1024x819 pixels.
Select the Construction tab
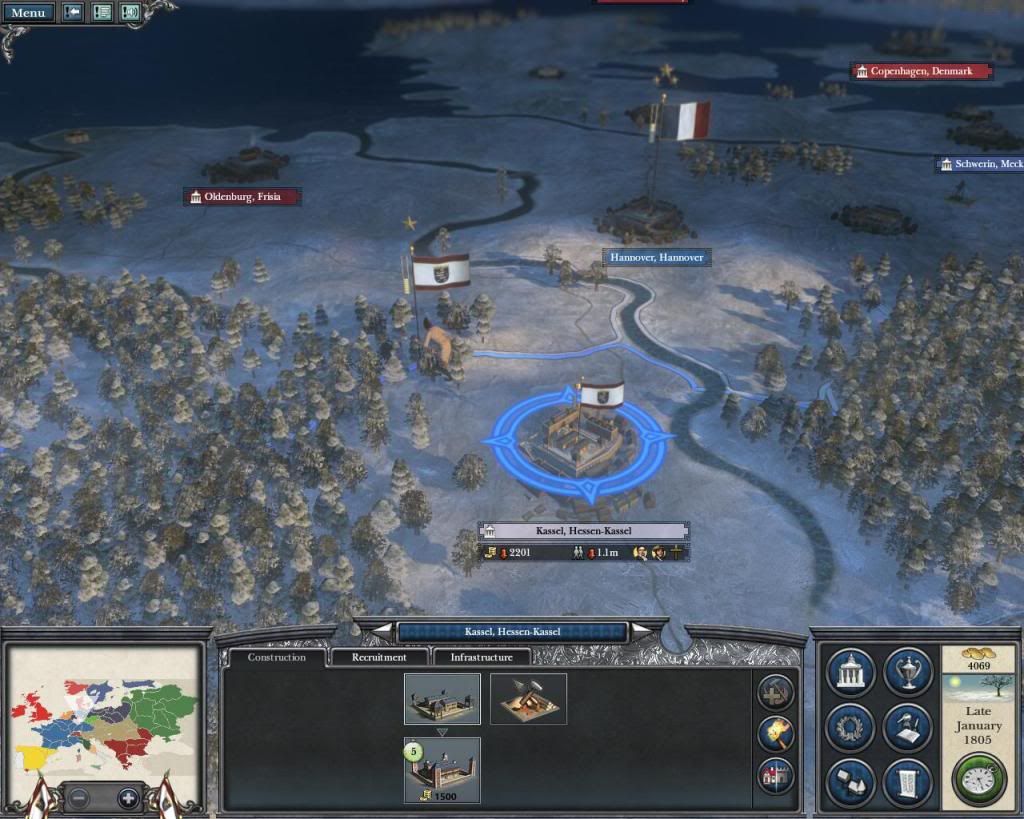tap(277, 657)
